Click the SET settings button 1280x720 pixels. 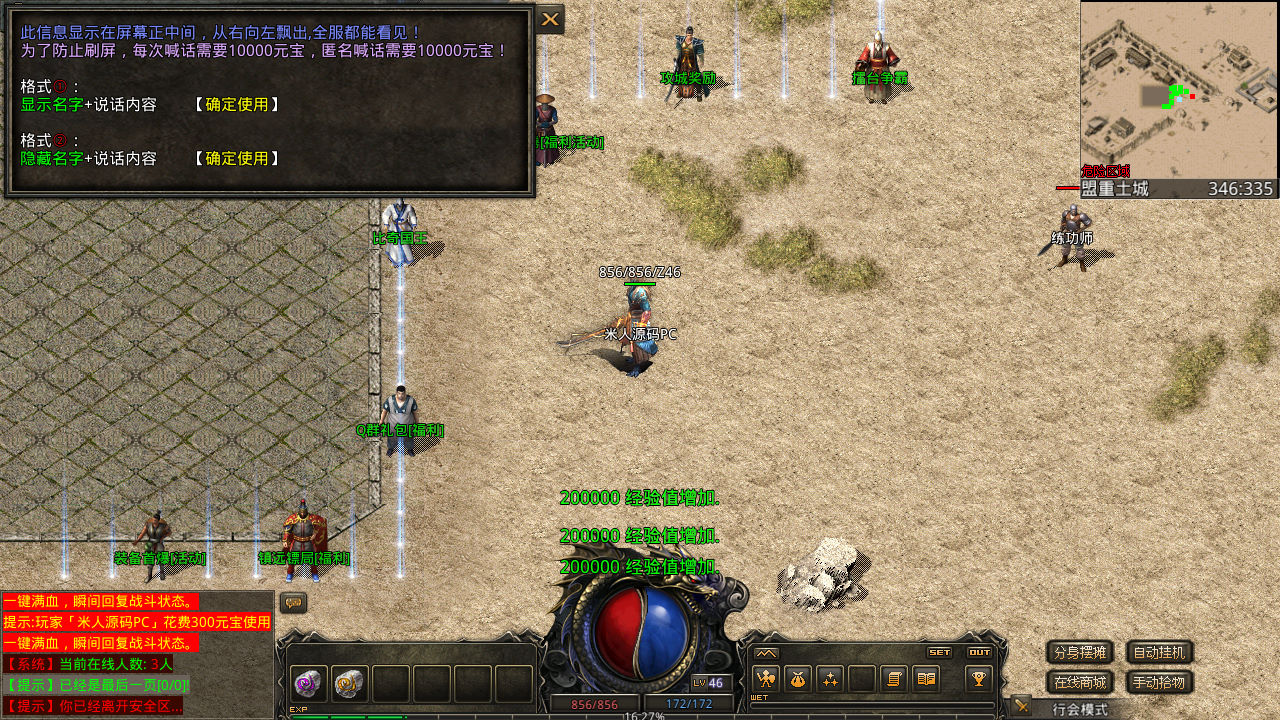tap(939, 652)
